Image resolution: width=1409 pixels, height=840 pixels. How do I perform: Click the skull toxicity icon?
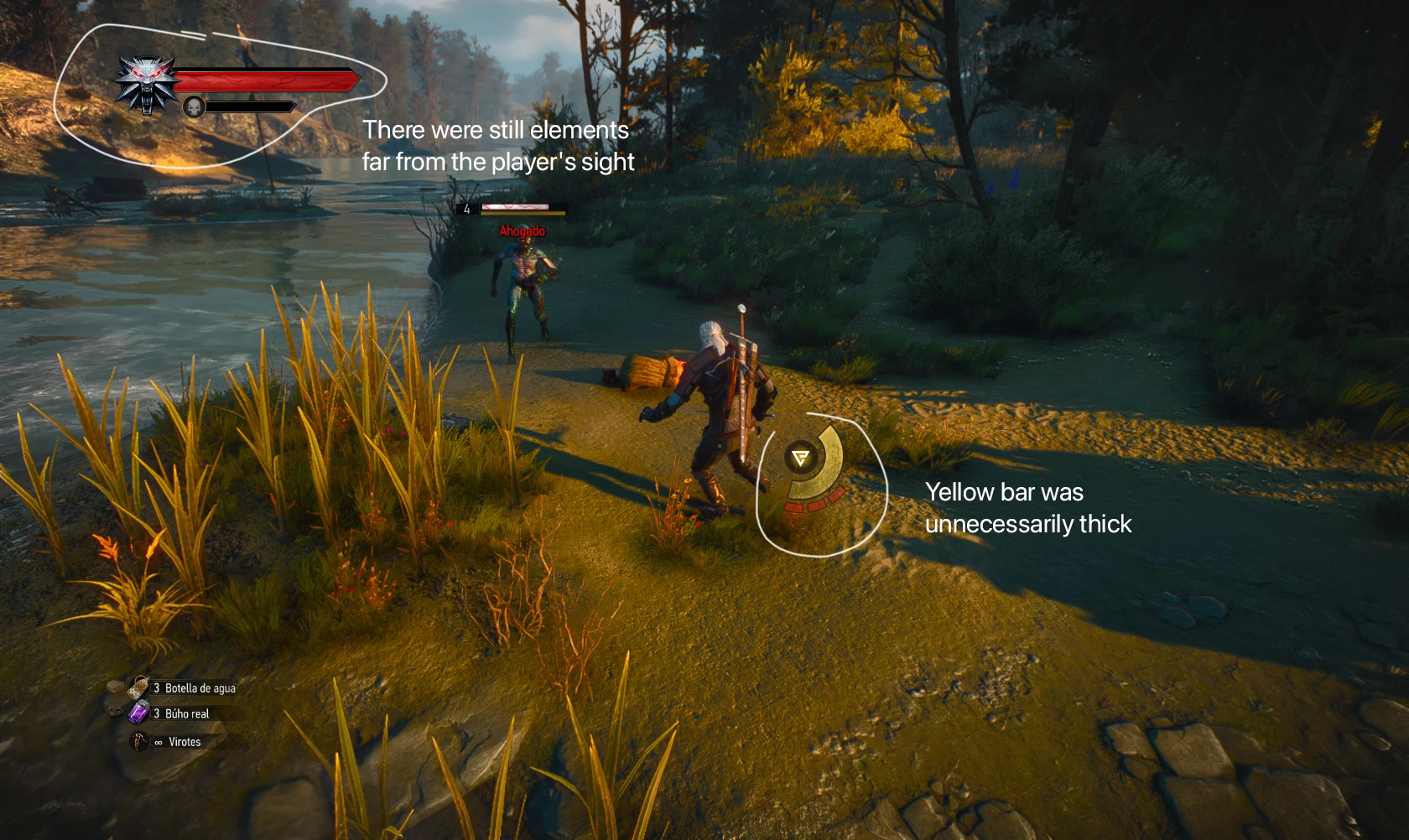pyautogui.click(x=195, y=107)
